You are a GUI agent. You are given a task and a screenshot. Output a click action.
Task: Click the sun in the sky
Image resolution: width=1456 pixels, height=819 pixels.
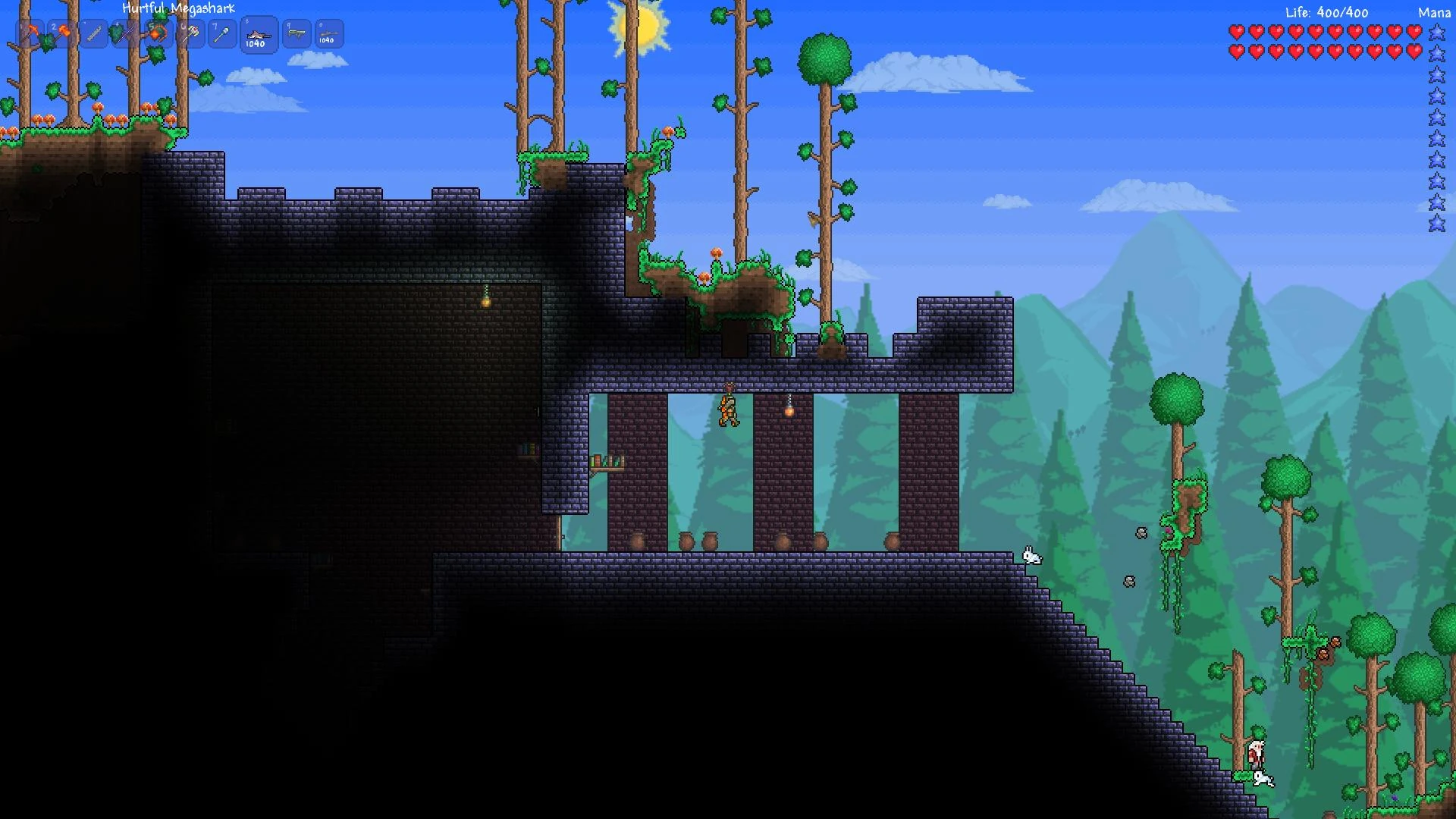(x=639, y=23)
